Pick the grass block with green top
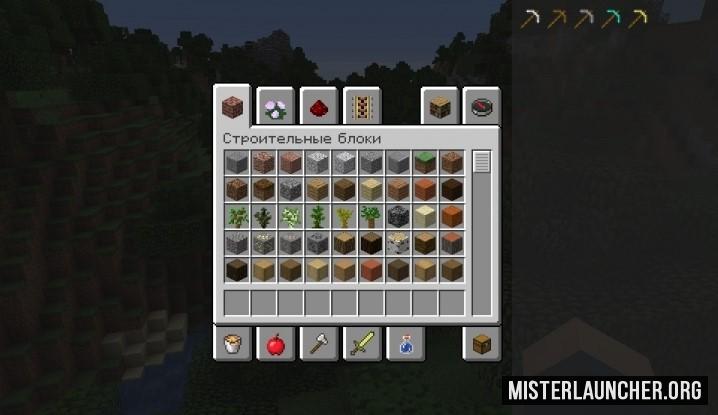718x415 pixels. point(425,162)
